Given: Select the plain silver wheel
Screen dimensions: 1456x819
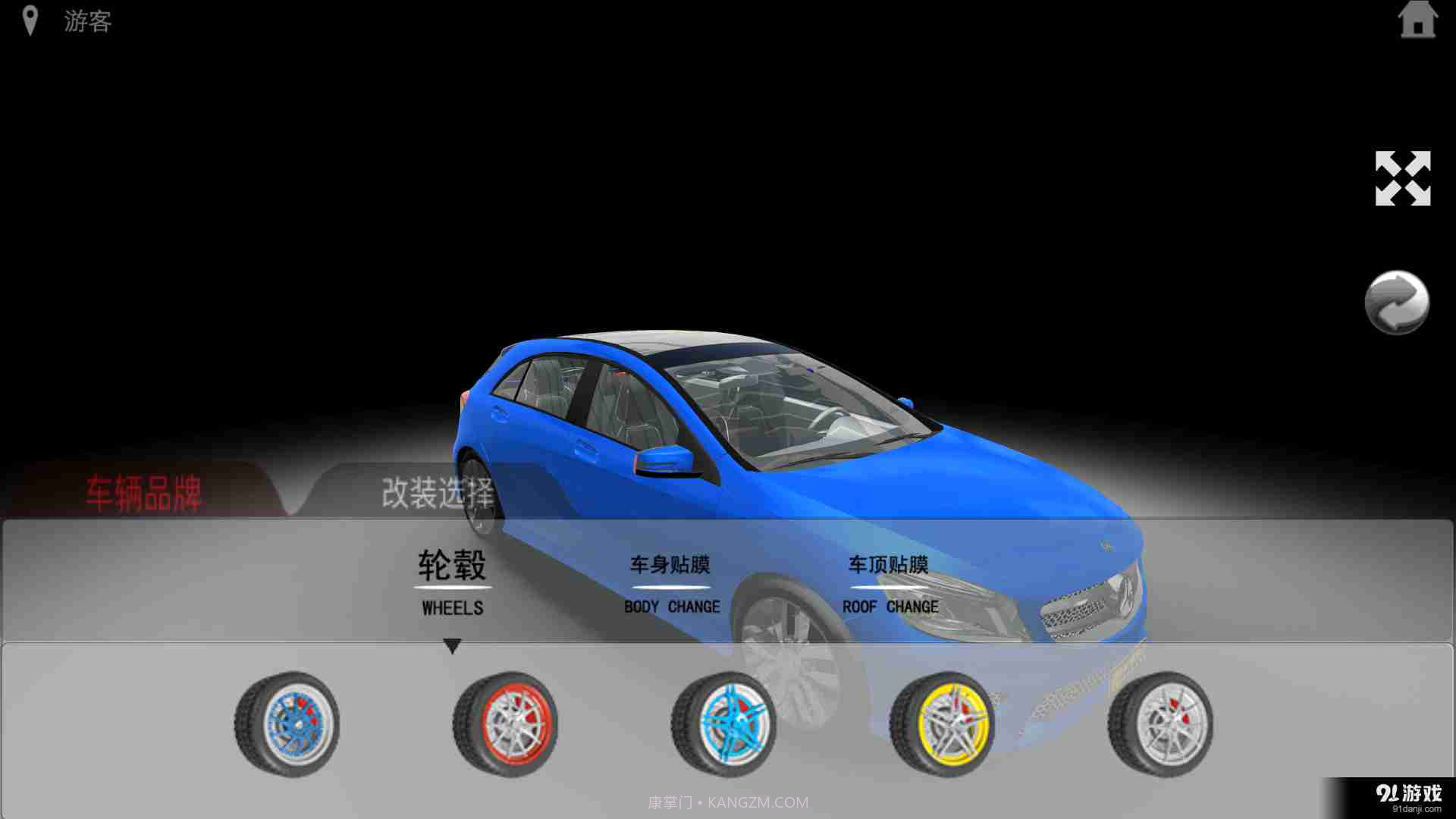Looking at the screenshot, I should (1160, 724).
